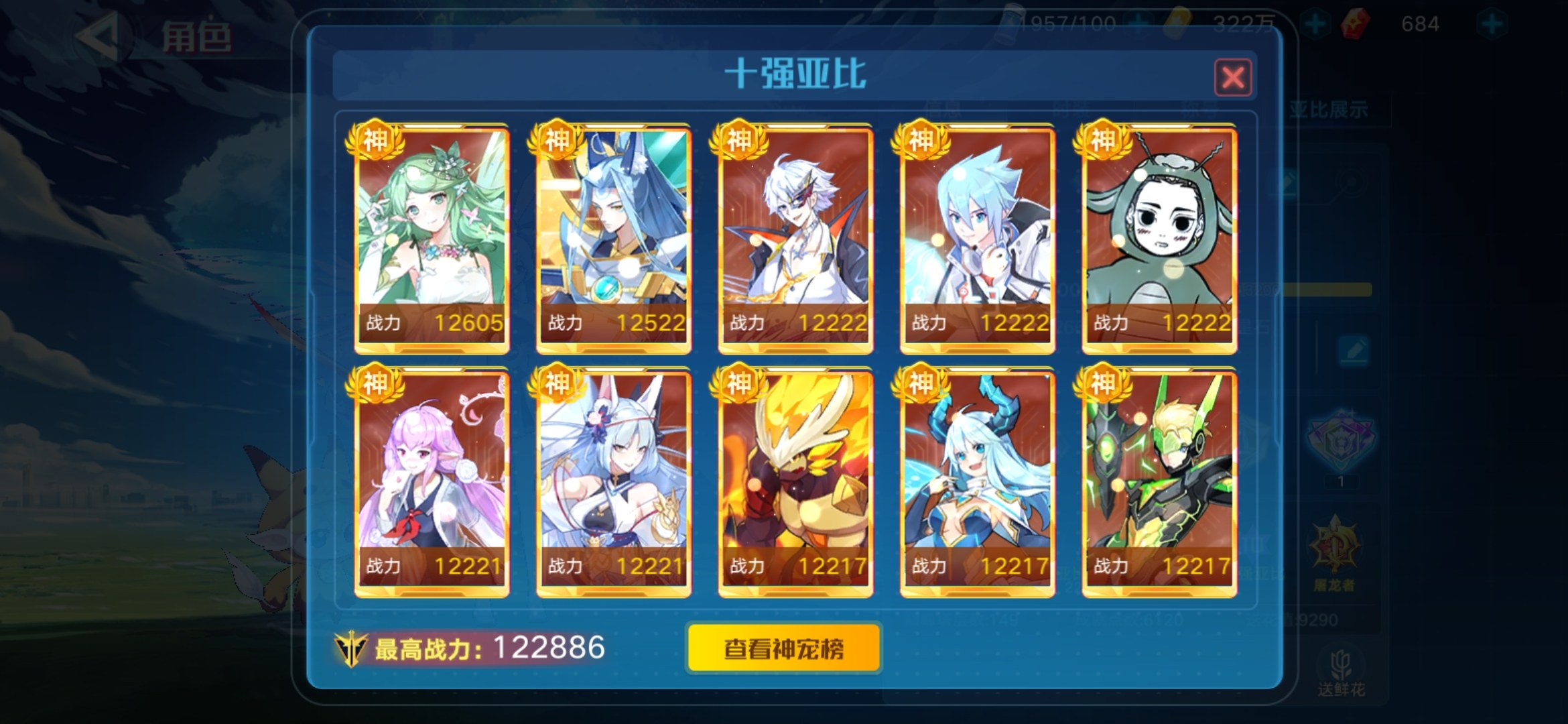Screen dimensions: 1568x724
Task: Choose the gray bug-costume character card
Action: pos(1159,238)
